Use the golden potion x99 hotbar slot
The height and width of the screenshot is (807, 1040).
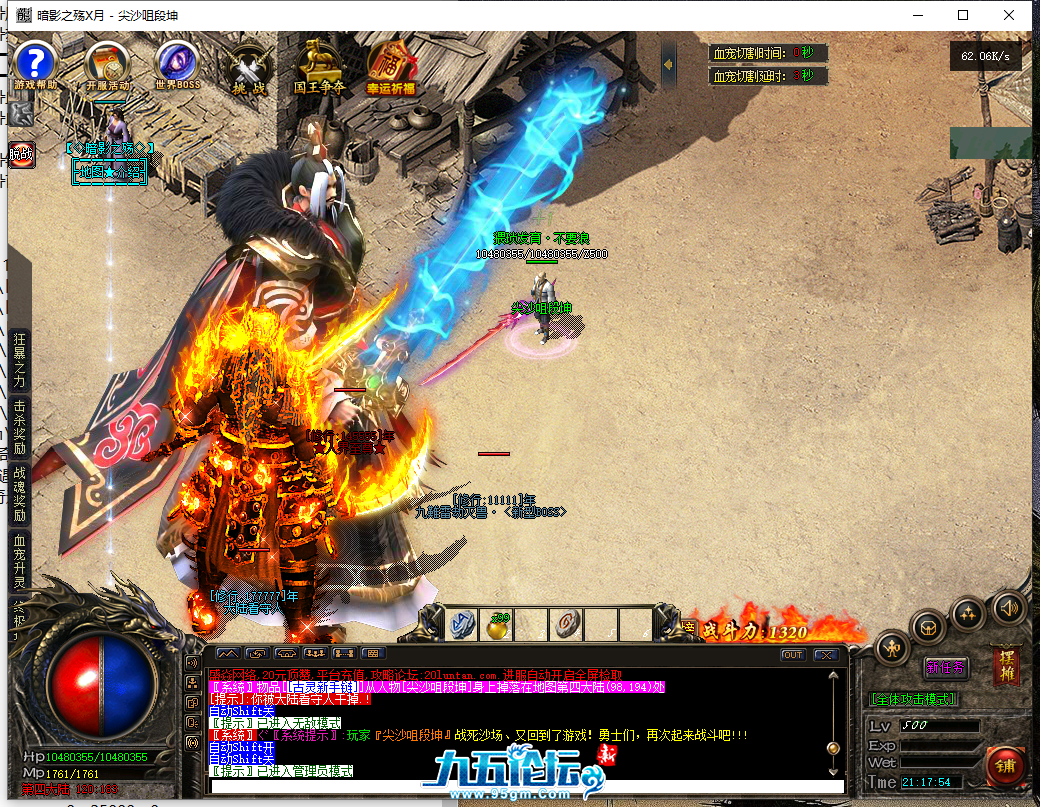click(x=496, y=625)
